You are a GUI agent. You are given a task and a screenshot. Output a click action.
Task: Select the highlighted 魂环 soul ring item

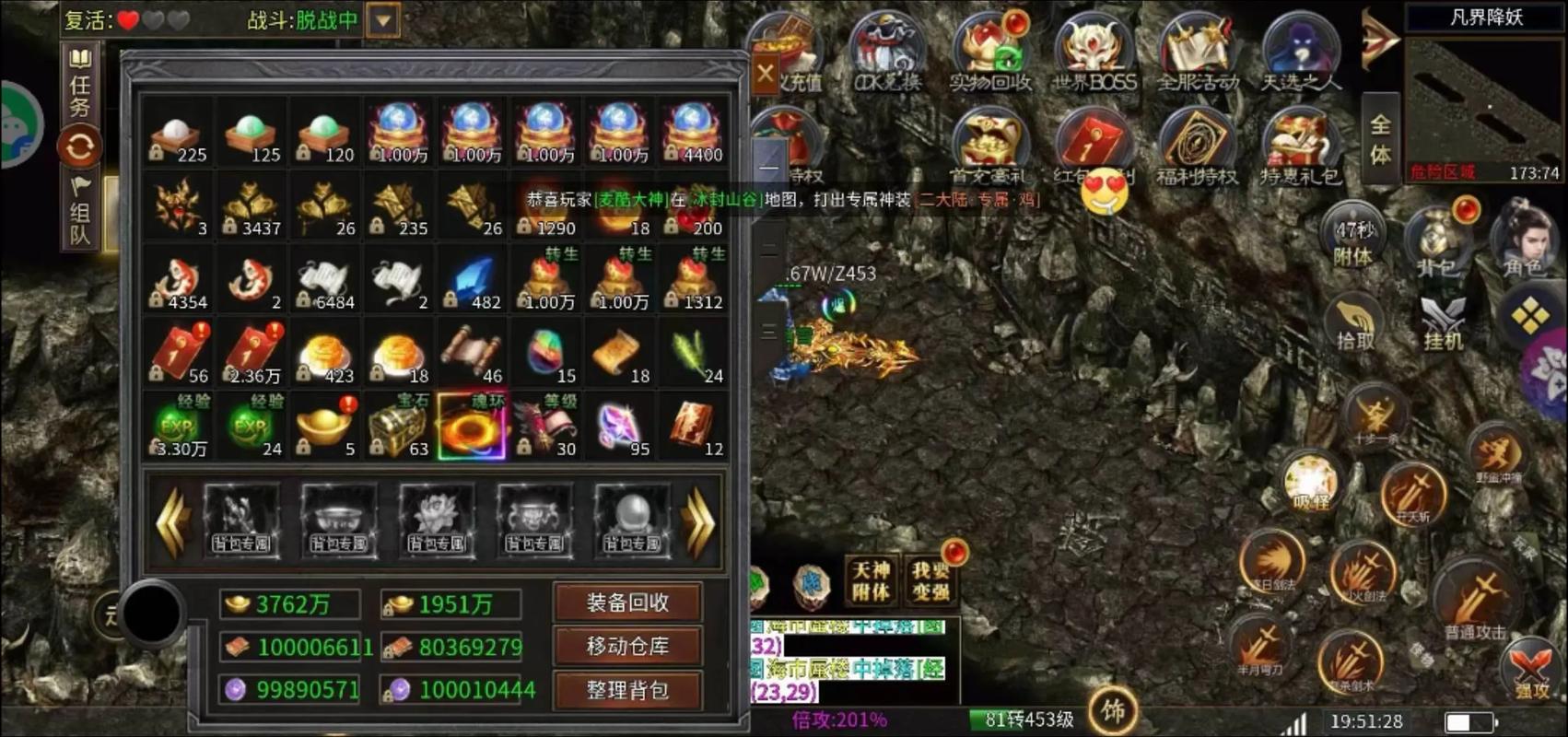coord(472,427)
